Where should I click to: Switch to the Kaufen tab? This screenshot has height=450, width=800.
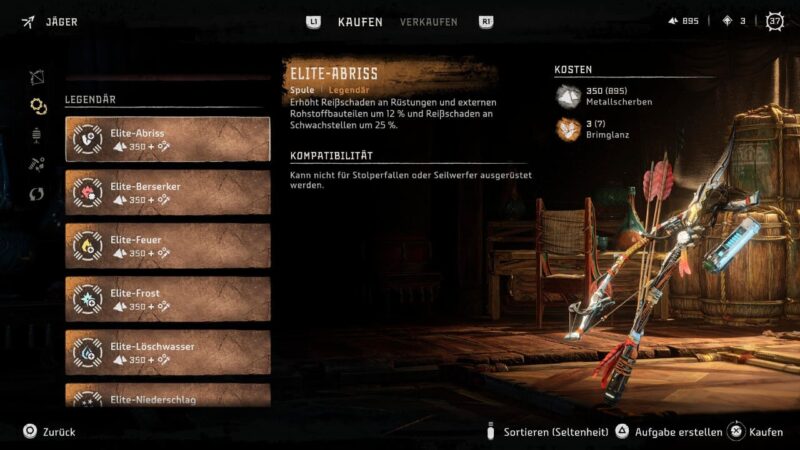point(360,22)
